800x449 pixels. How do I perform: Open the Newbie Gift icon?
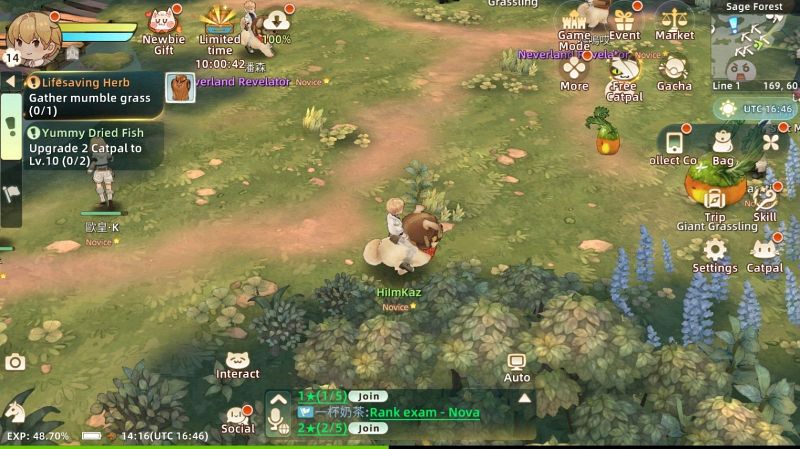coord(163,24)
